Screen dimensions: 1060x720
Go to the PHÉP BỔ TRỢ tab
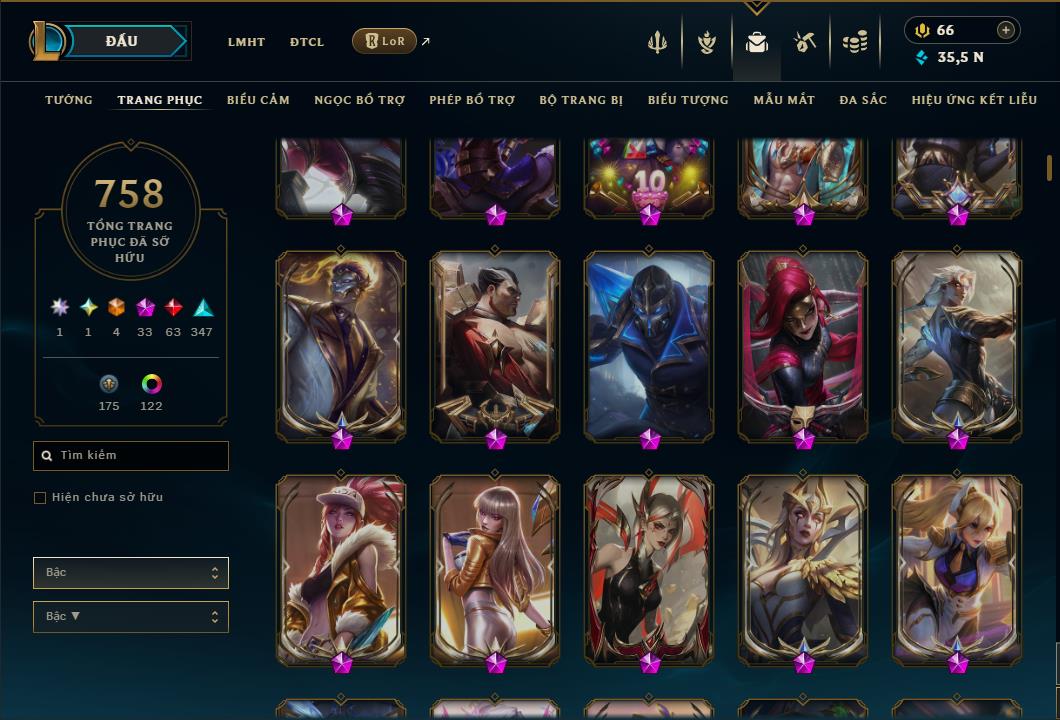(x=472, y=100)
